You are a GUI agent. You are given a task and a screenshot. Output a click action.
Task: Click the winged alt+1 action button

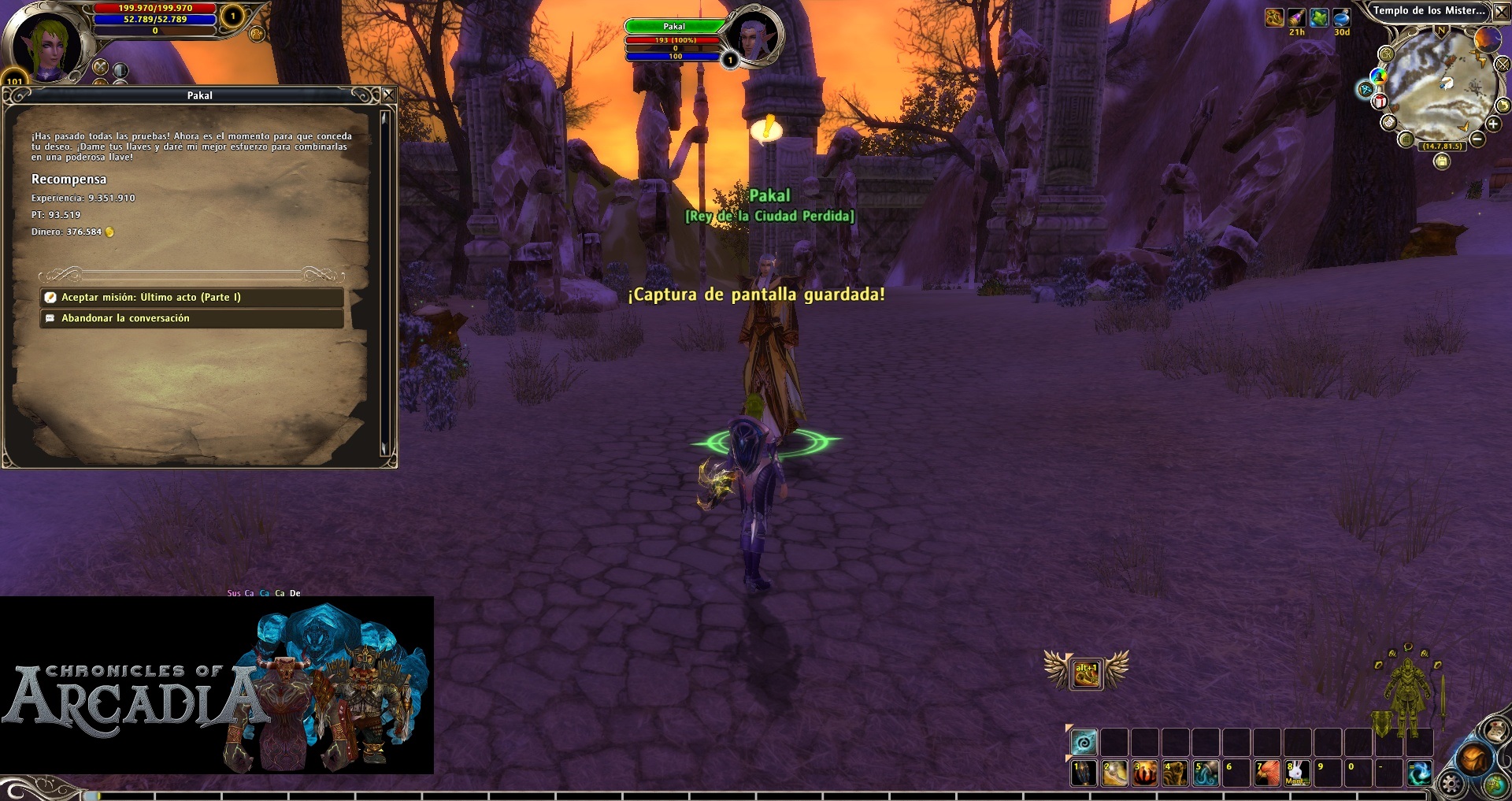(x=1086, y=673)
